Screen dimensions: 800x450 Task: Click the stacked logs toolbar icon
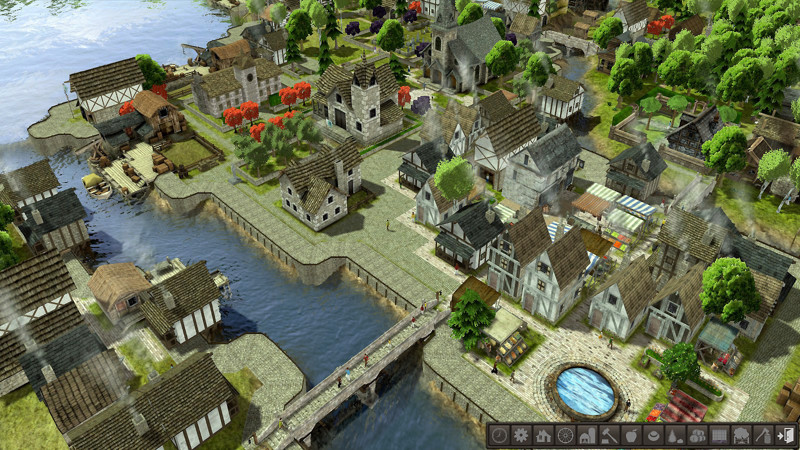point(697,435)
